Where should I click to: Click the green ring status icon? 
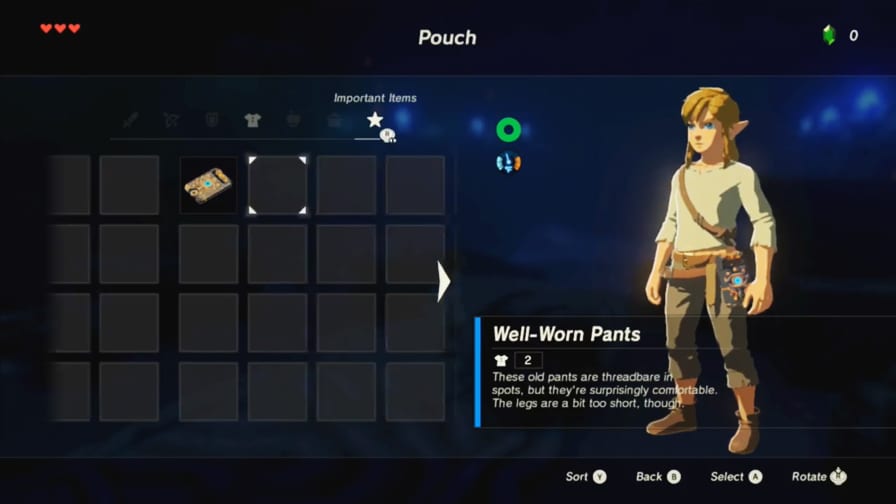508,129
